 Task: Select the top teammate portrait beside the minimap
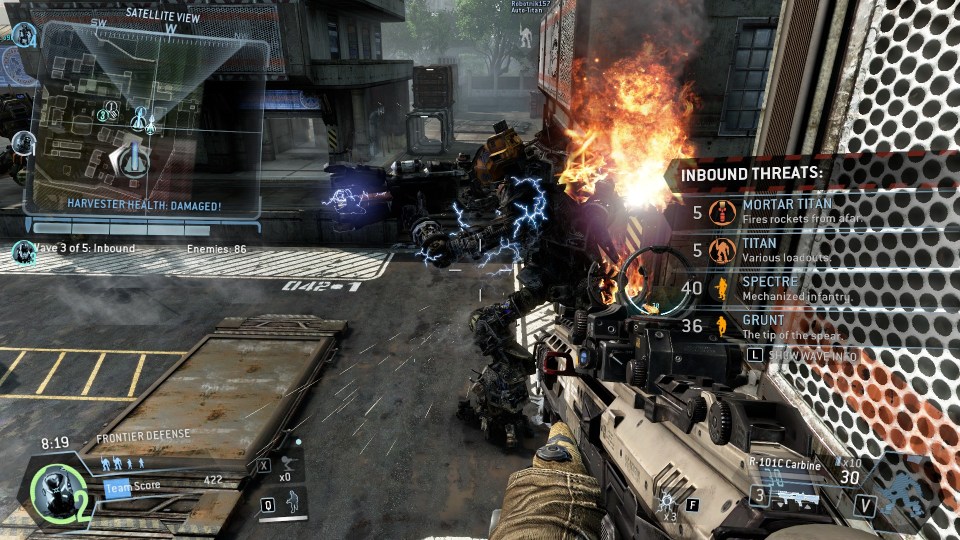pos(24,36)
